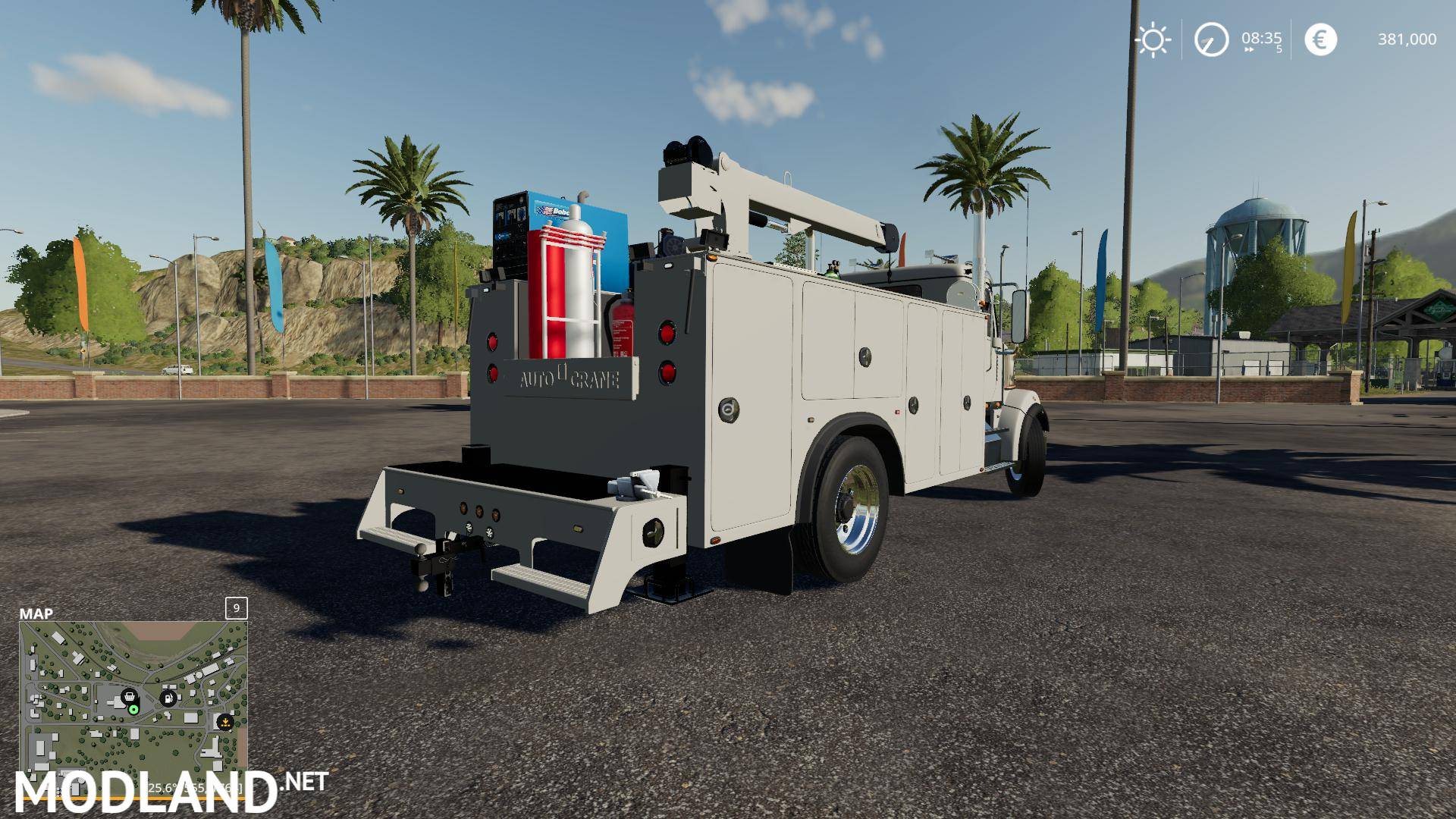The width and height of the screenshot is (1456, 819).
Task: Toggle the time acceleration indicator
Action: (x=1279, y=48)
